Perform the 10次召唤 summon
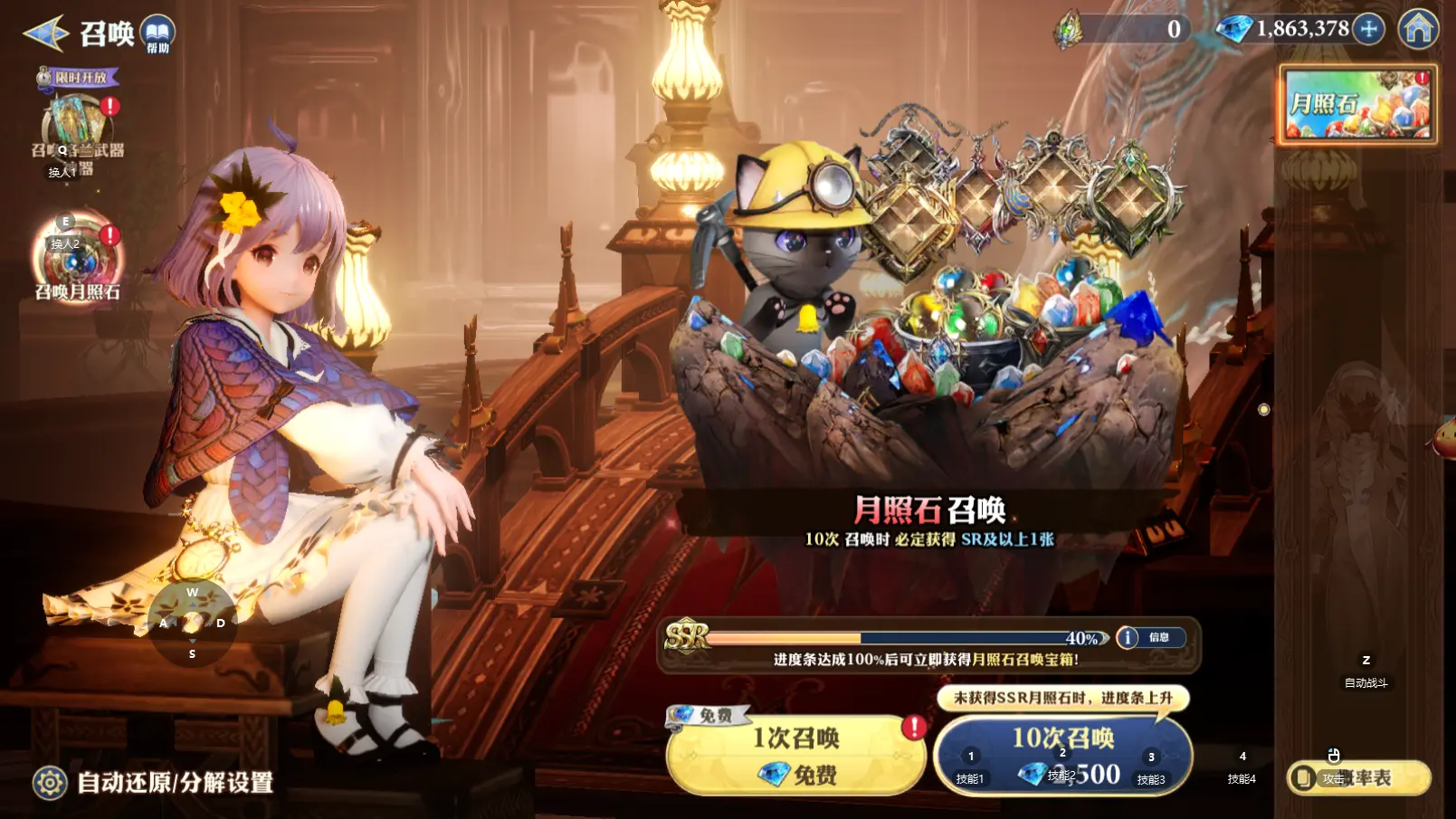Screen dimensions: 1456x819 point(1062,756)
